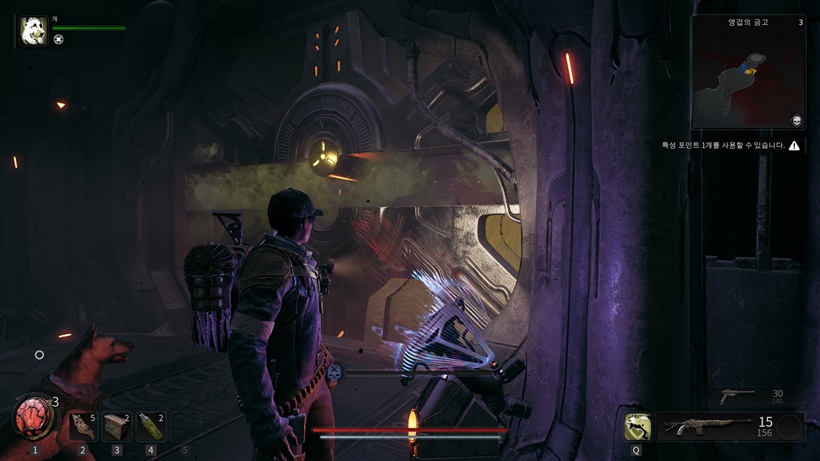Activate the weapon mod icon
Viewport: 820px width, 461px height.
tap(637, 427)
